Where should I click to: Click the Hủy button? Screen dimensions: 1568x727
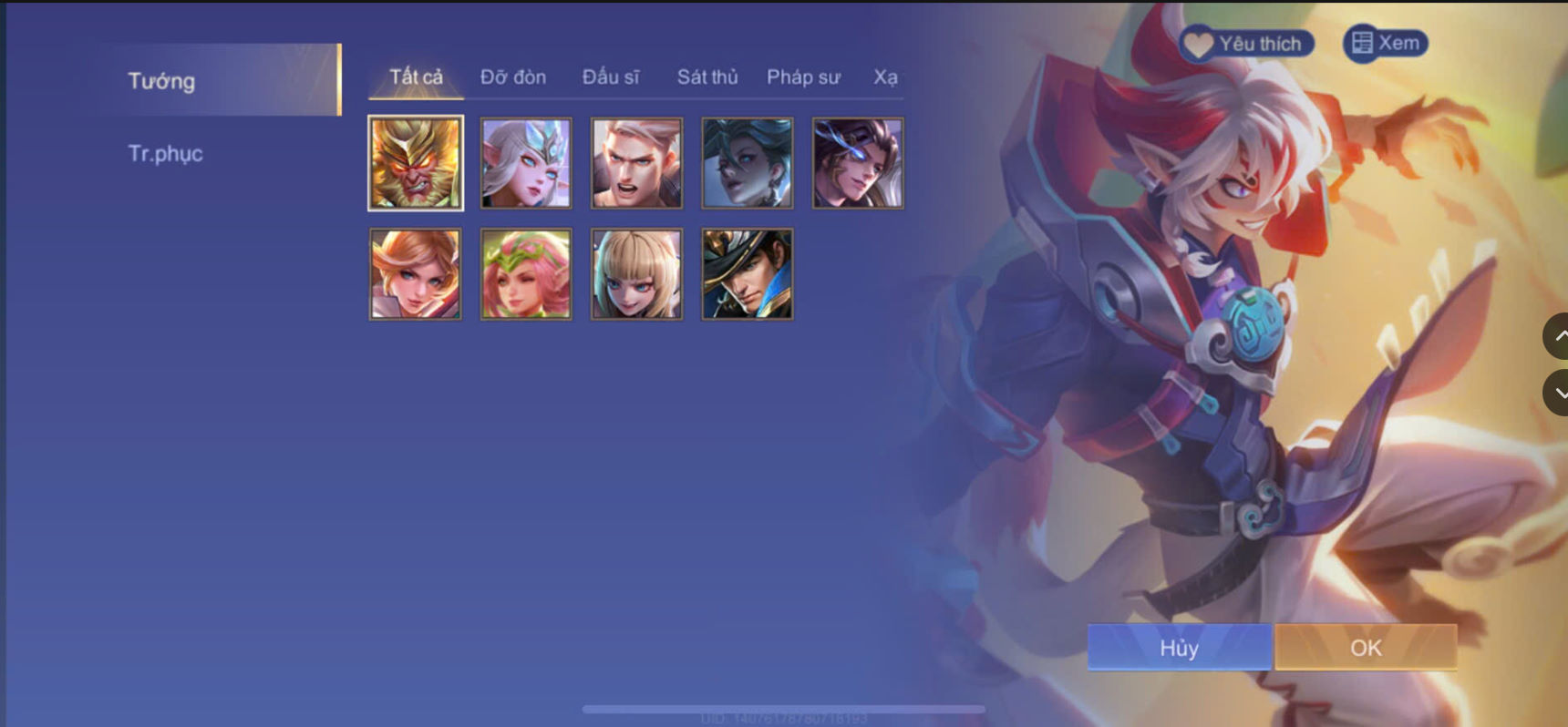coord(1179,648)
